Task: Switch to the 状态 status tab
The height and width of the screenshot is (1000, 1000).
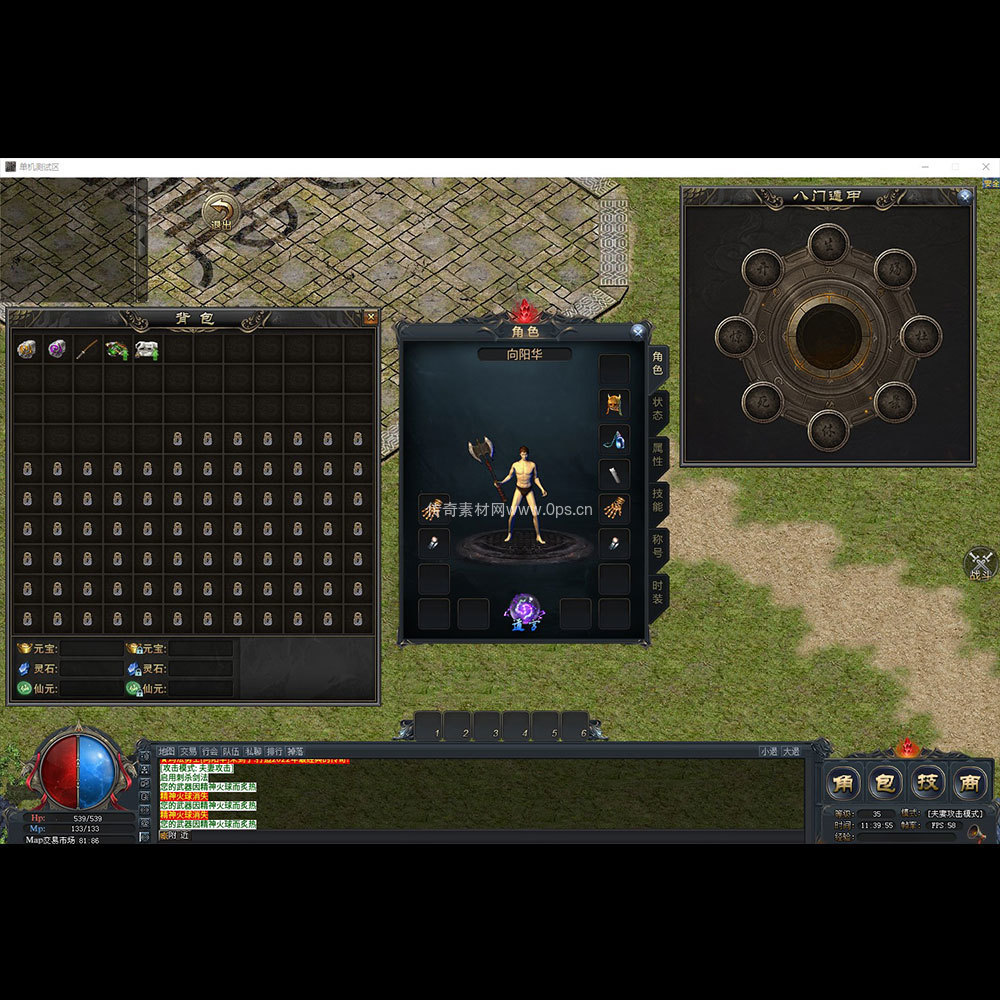Action: (x=658, y=408)
